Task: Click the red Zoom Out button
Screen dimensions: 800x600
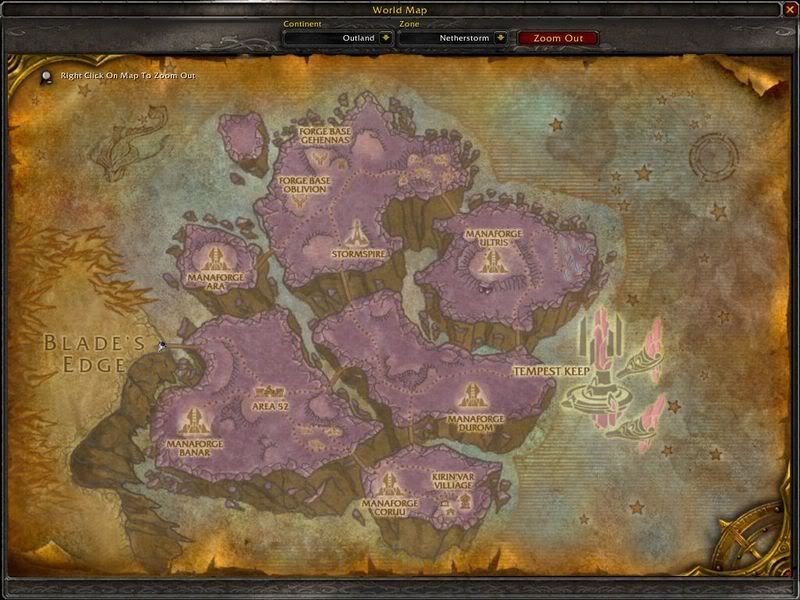Action: 557,38
